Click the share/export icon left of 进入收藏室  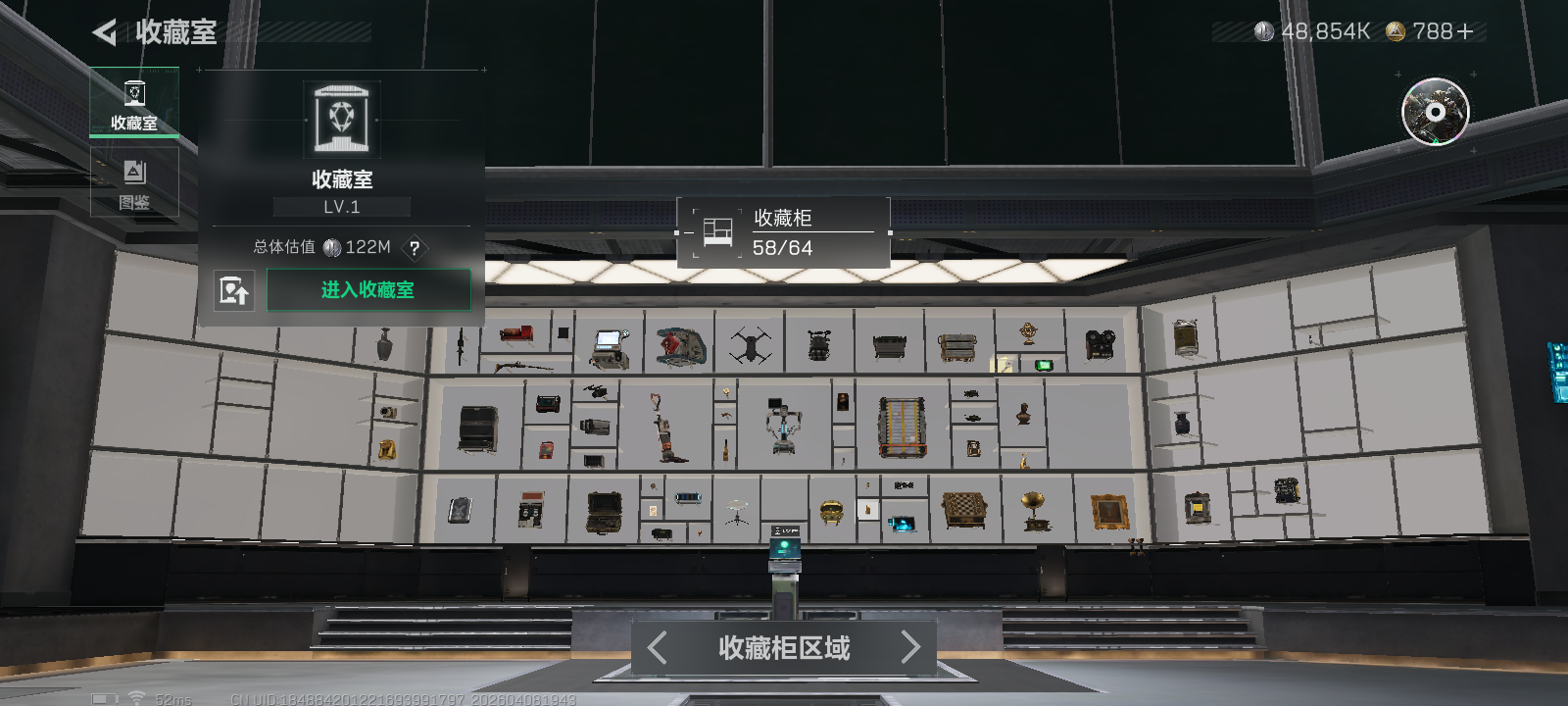coord(233,290)
